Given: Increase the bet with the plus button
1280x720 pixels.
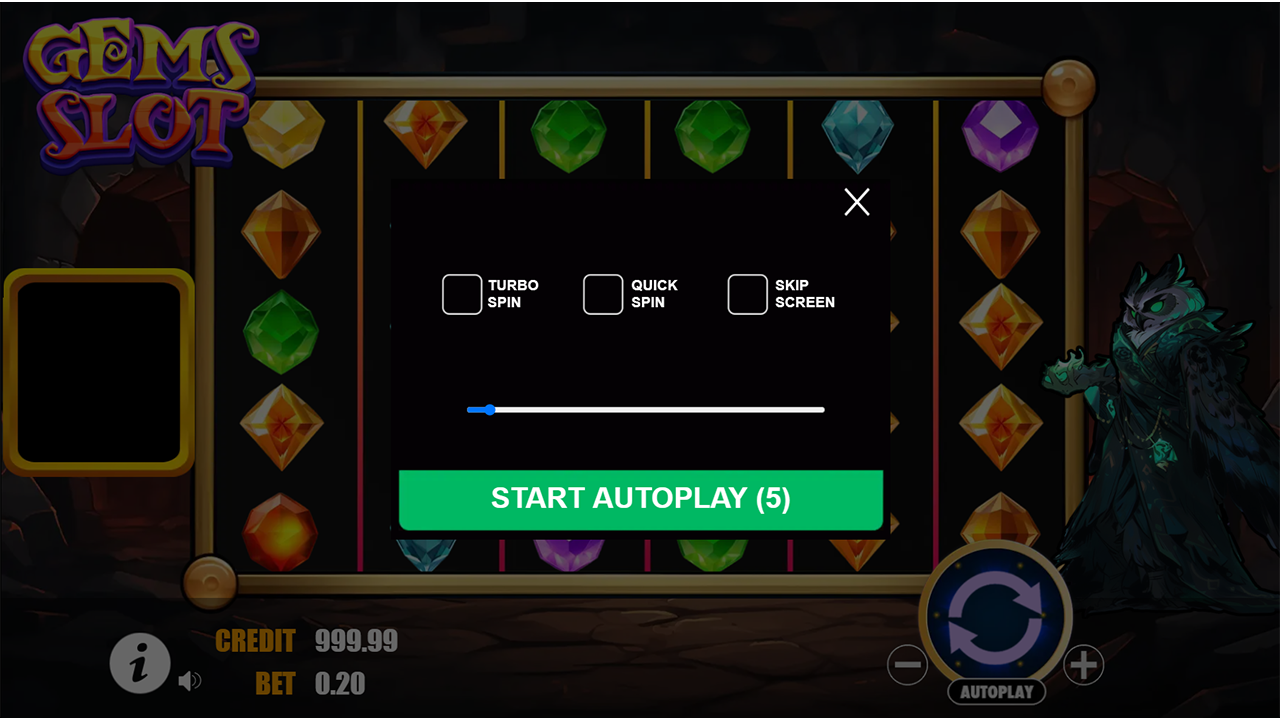Looking at the screenshot, I should (1083, 664).
